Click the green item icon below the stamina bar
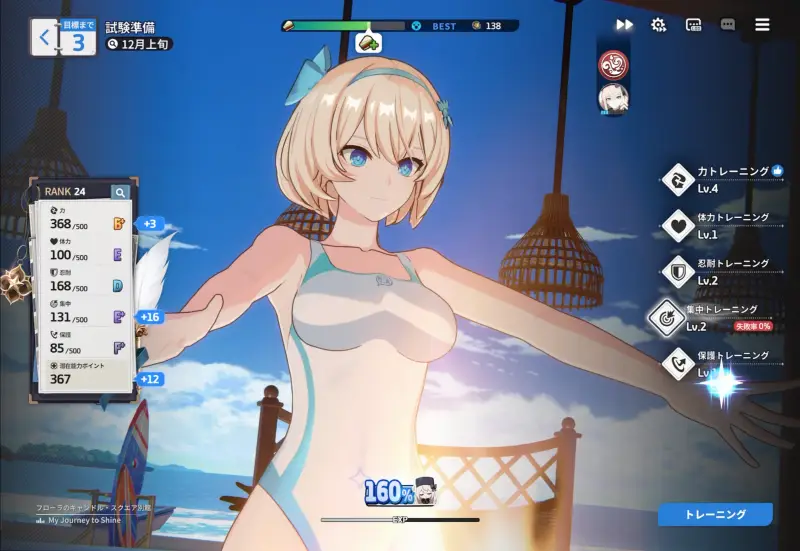The height and width of the screenshot is (551, 800). 368,43
